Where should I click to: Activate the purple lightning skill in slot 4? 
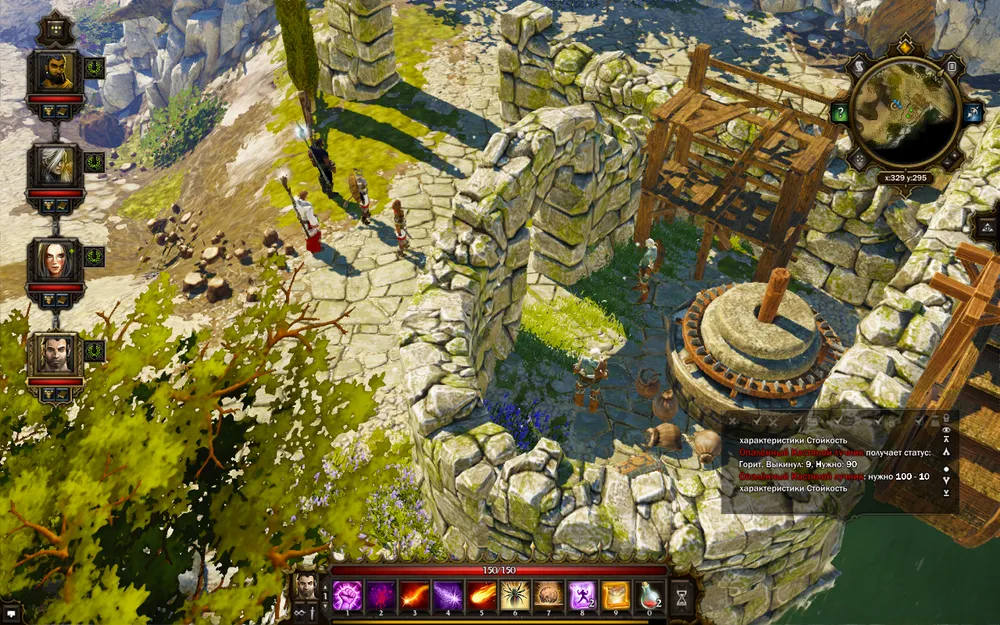click(x=447, y=595)
